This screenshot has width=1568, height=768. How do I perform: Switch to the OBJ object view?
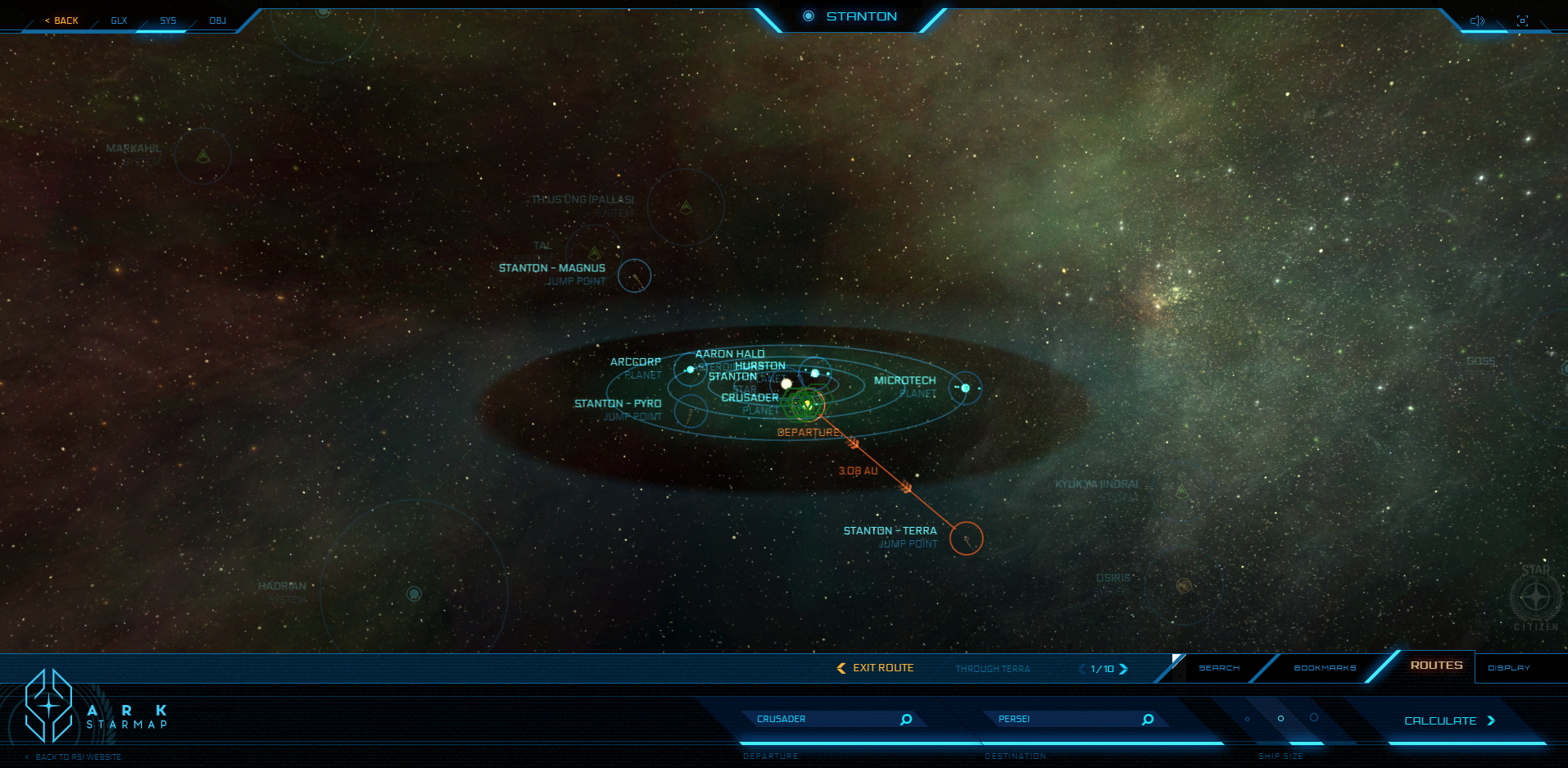pos(217,20)
